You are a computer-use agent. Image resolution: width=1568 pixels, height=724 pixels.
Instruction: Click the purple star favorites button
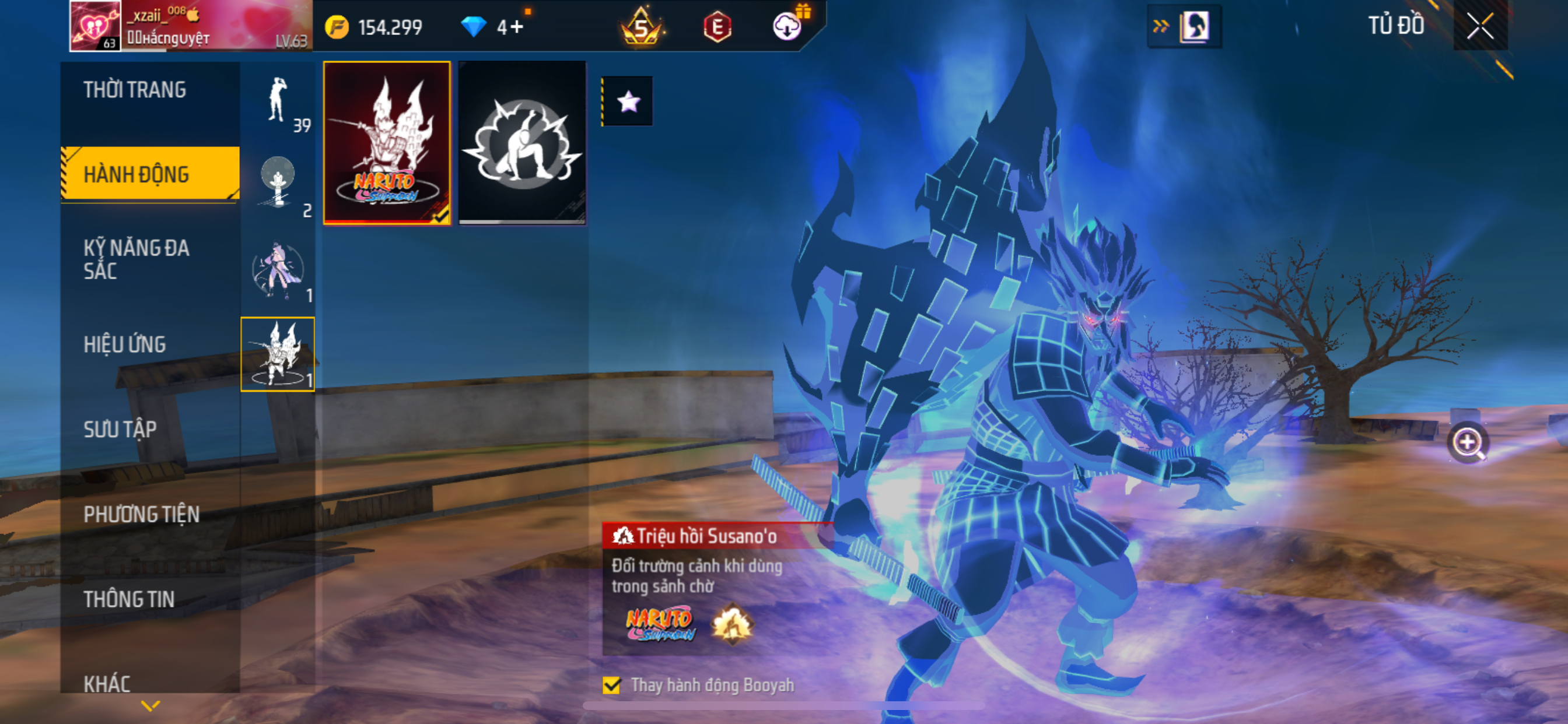point(628,101)
